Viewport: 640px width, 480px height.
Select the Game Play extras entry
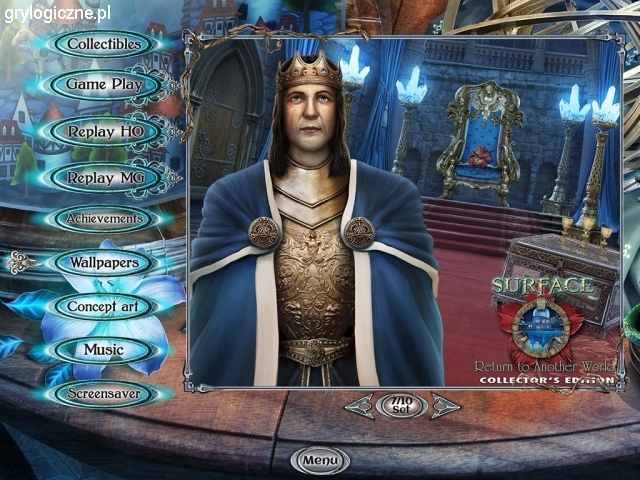(x=104, y=85)
